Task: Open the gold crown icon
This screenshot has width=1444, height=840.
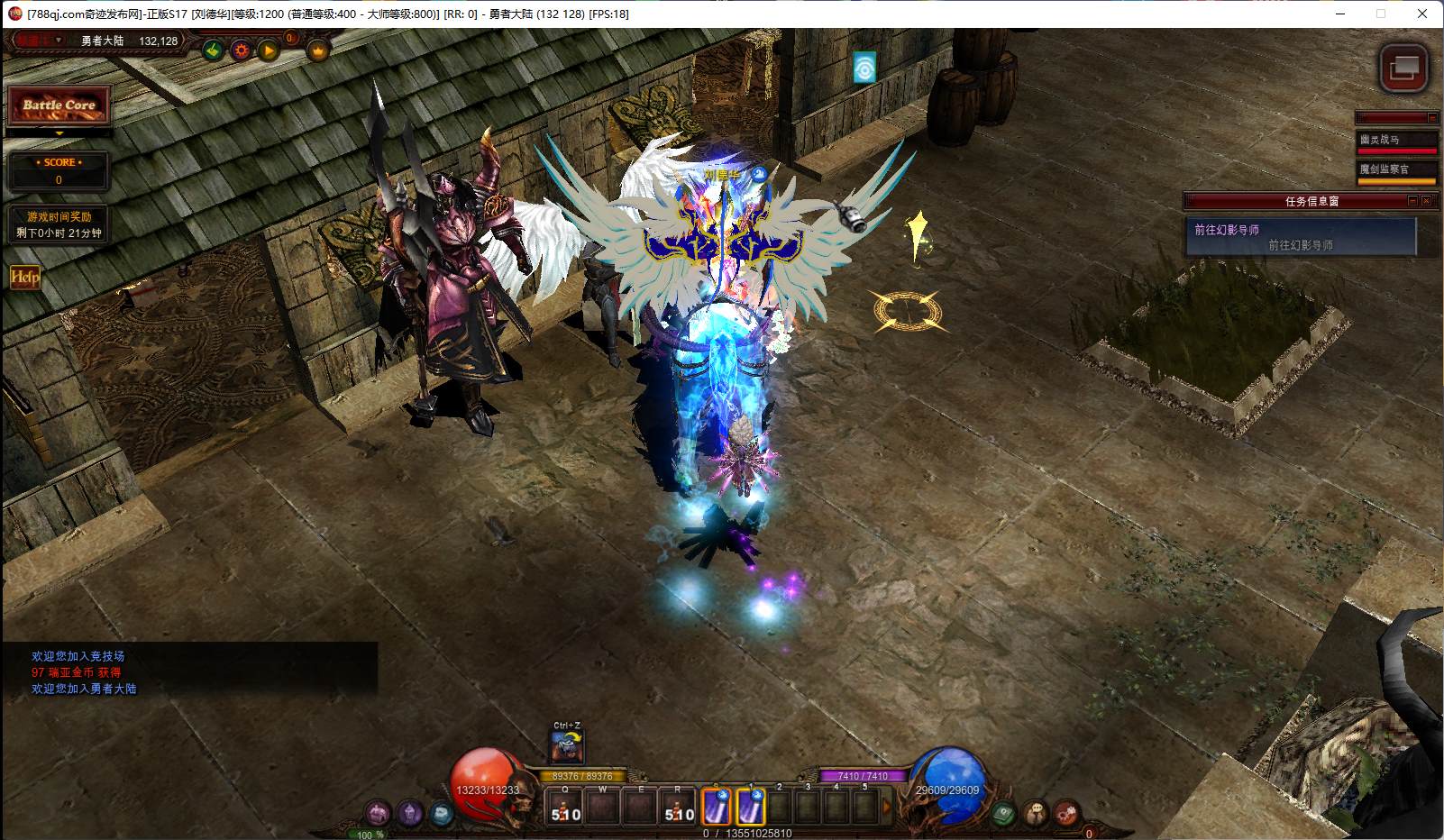Action: 317,50
